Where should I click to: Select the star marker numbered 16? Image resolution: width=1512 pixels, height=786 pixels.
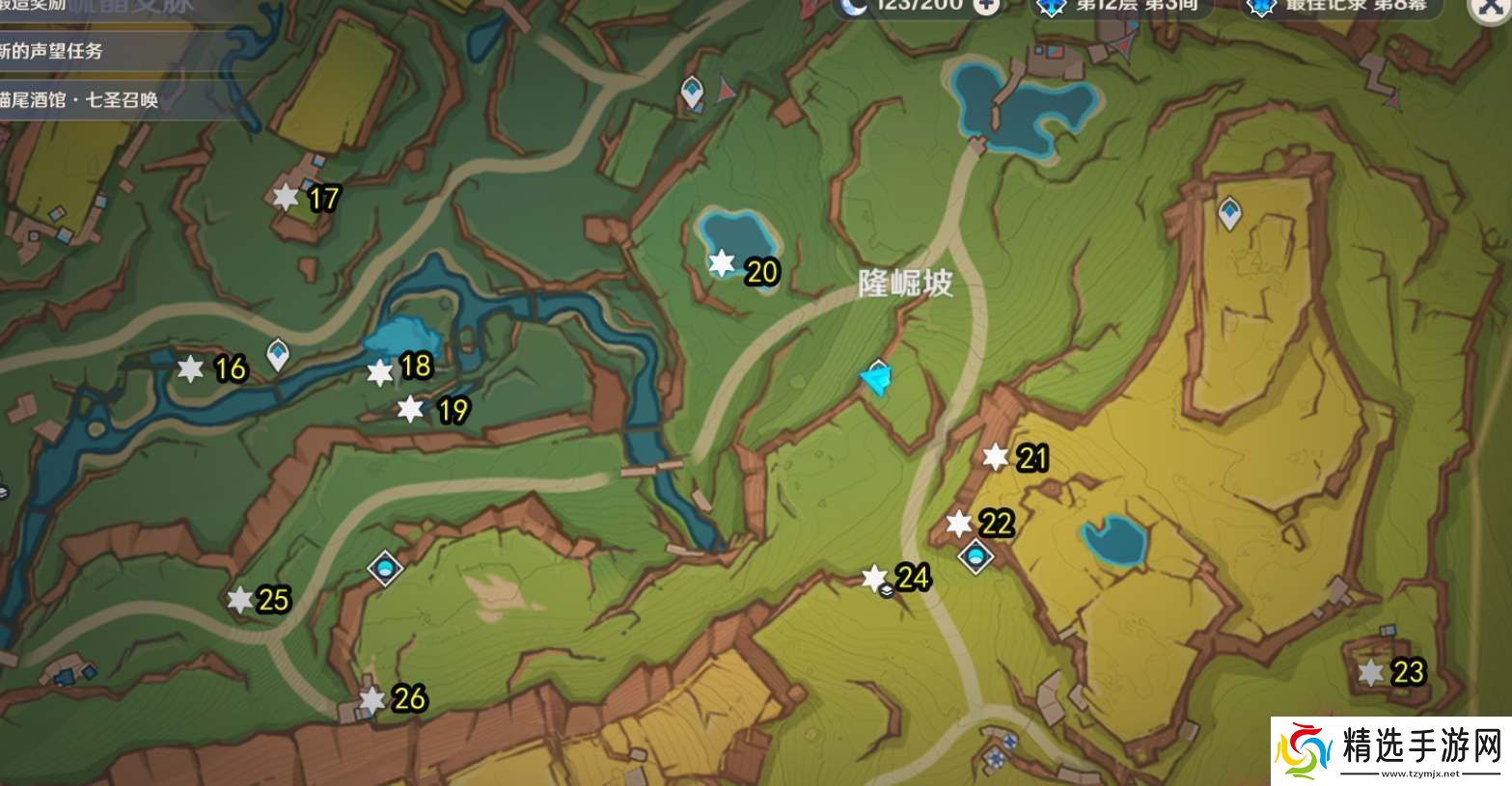tap(191, 368)
